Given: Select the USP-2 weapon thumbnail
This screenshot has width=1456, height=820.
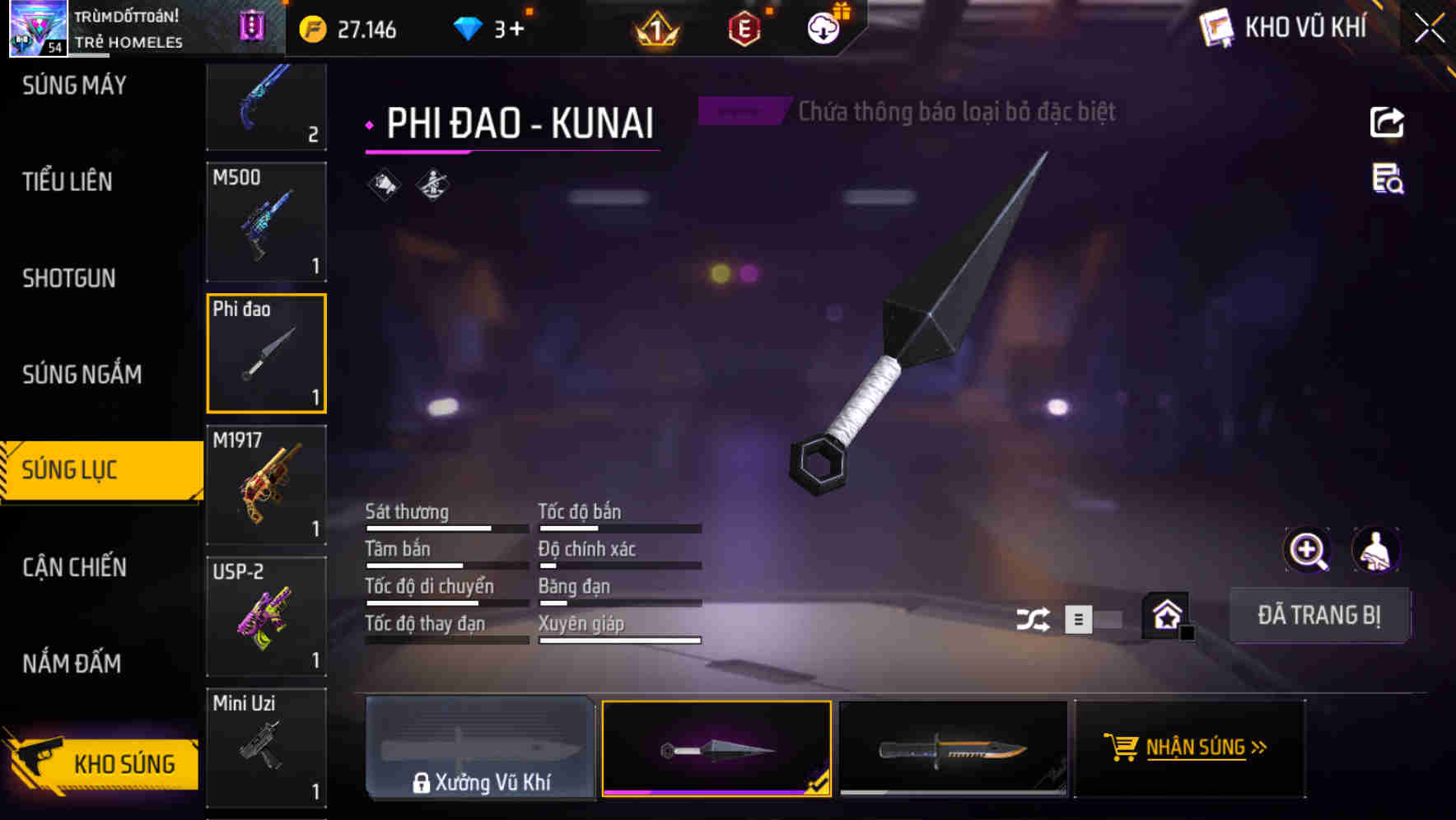Looking at the screenshot, I should 266,616.
